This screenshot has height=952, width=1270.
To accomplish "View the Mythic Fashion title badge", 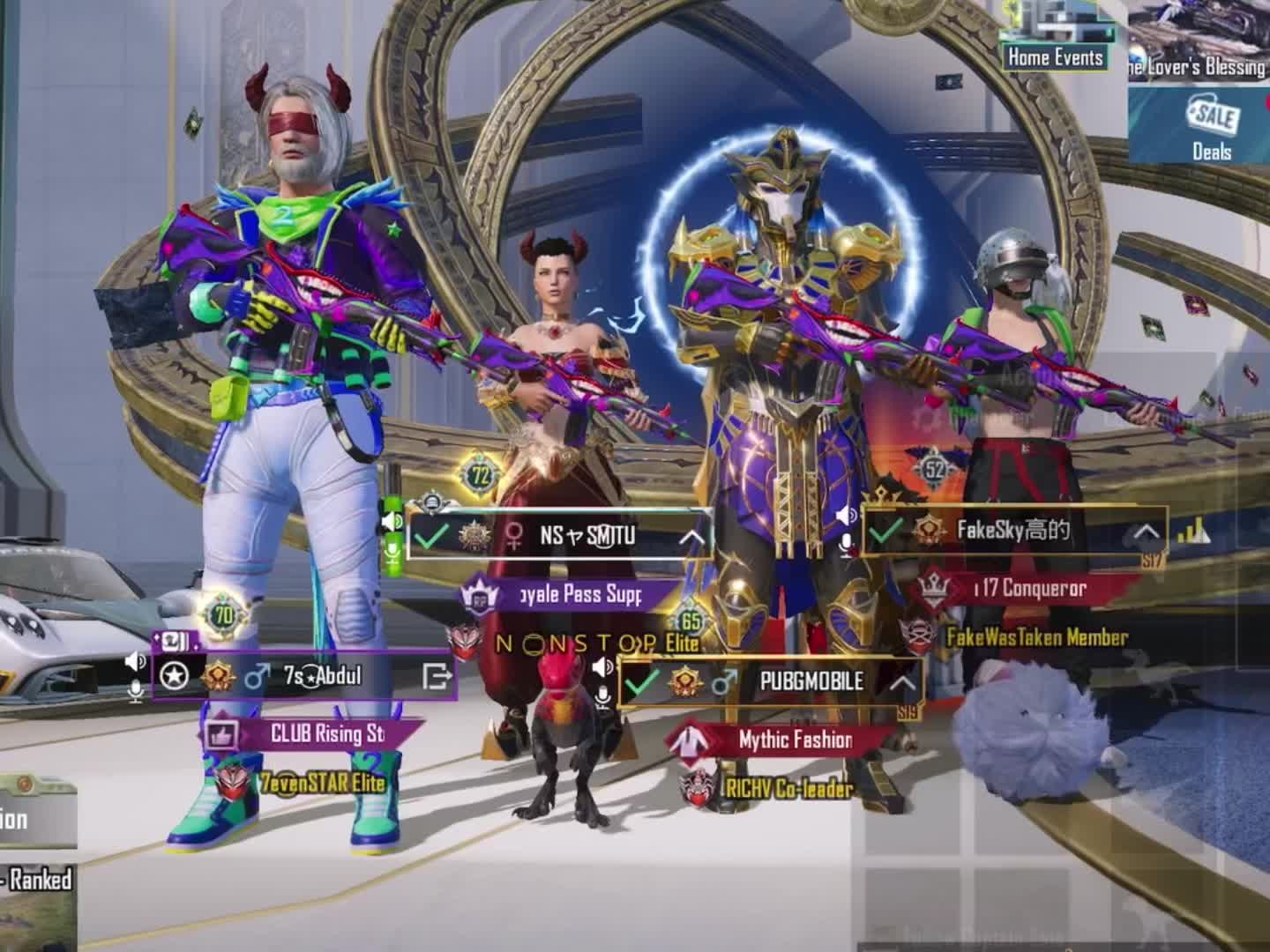I will 794,740.
